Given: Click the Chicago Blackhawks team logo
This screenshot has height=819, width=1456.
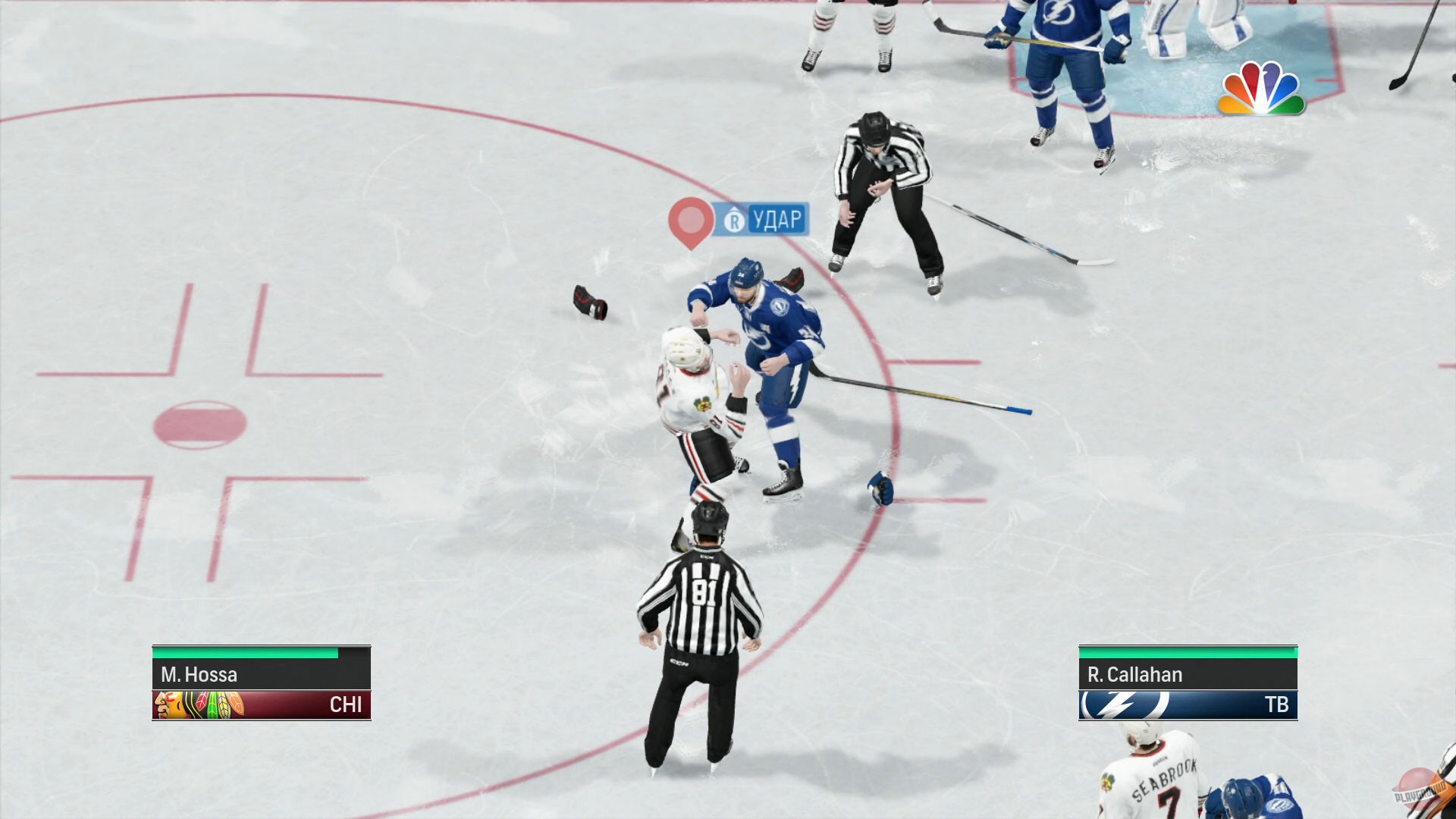Looking at the screenshot, I should click(x=192, y=704).
